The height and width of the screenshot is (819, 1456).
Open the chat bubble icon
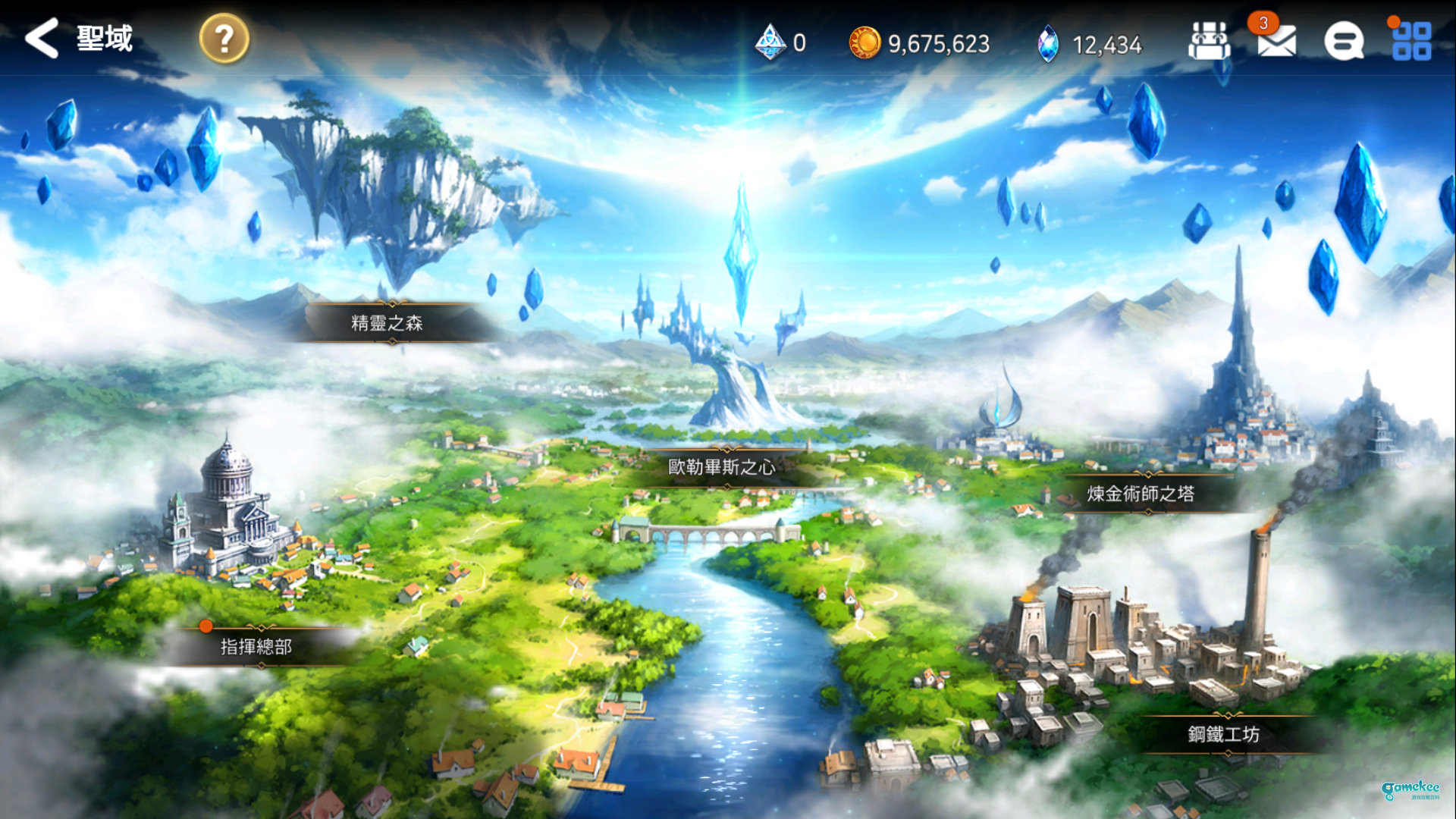pos(1343,42)
